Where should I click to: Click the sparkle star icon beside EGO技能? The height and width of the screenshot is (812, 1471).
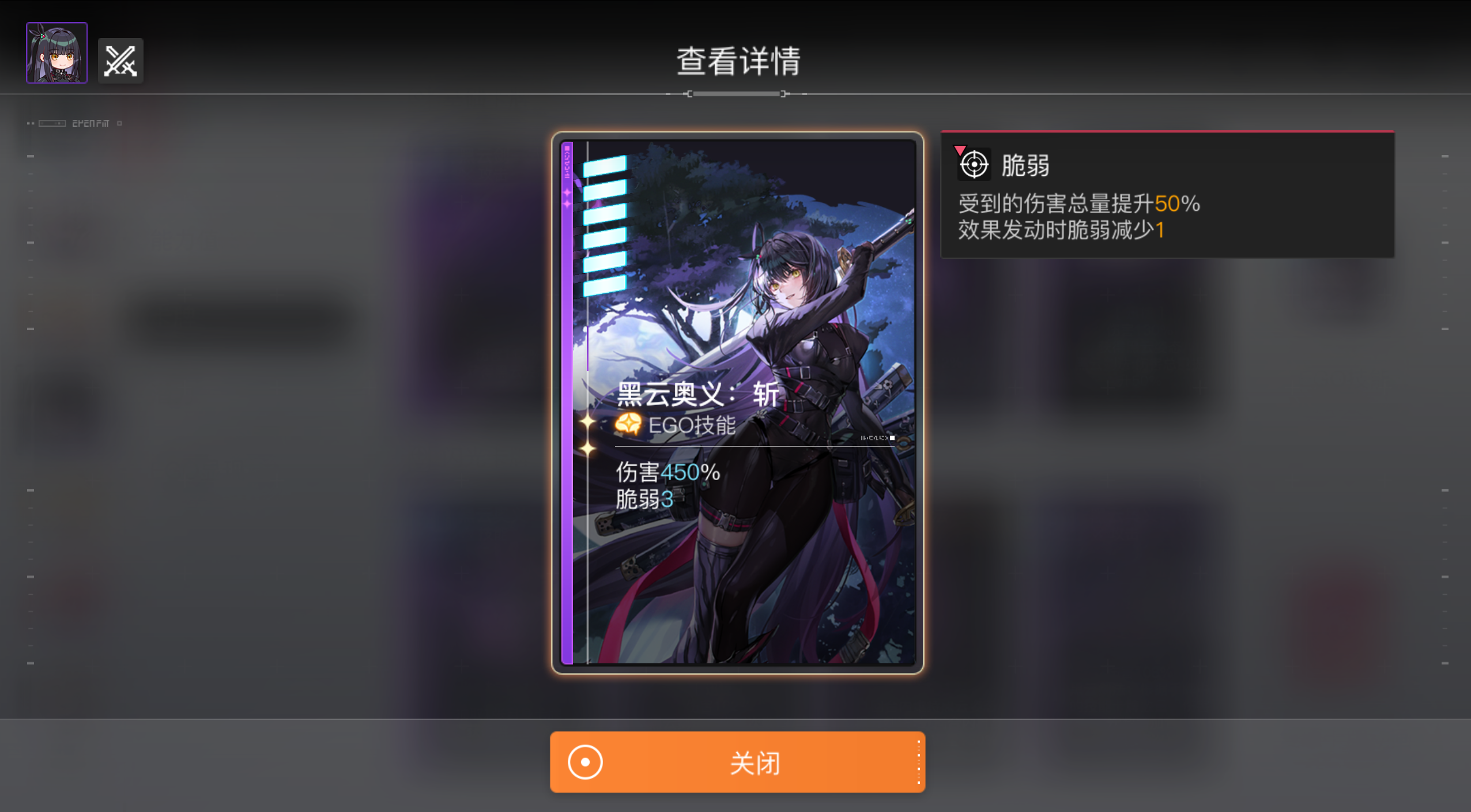(x=587, y=421)
